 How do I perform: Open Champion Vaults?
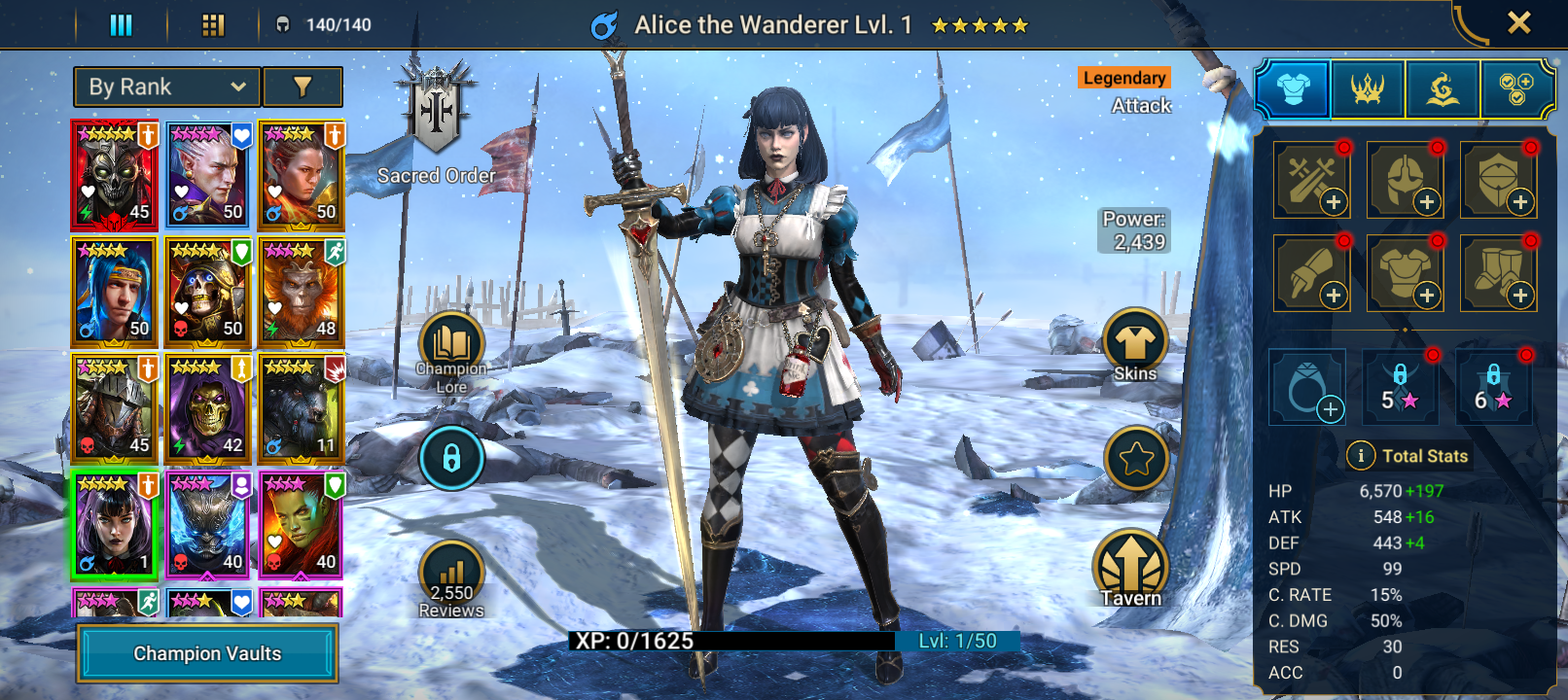coord(207,653)
